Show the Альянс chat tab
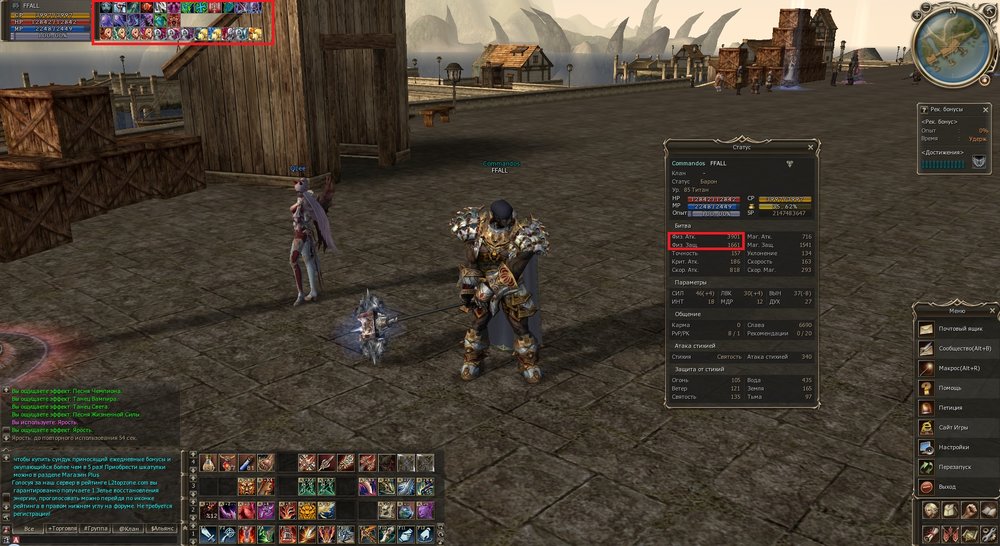 point(162,527)
